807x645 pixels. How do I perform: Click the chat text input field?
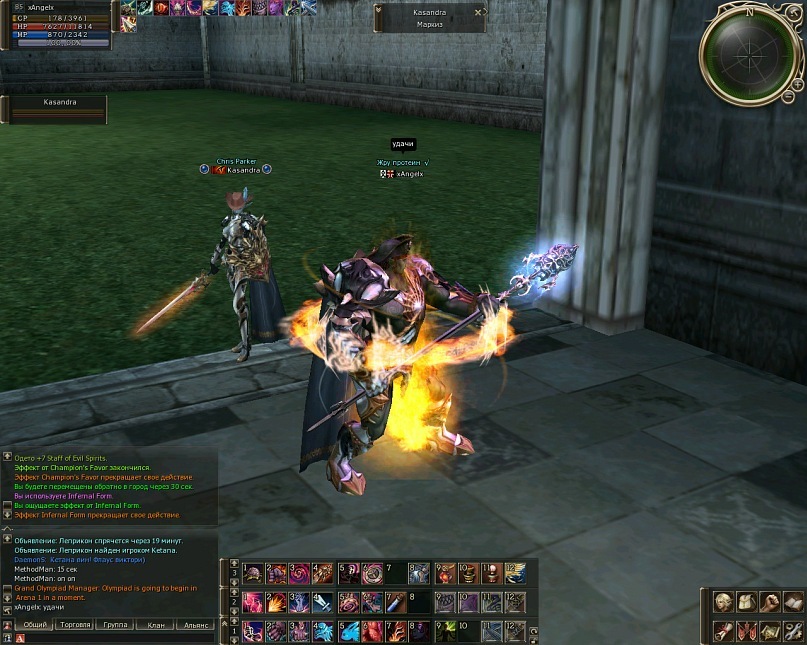pyautogui.click(x=115, y=638)
